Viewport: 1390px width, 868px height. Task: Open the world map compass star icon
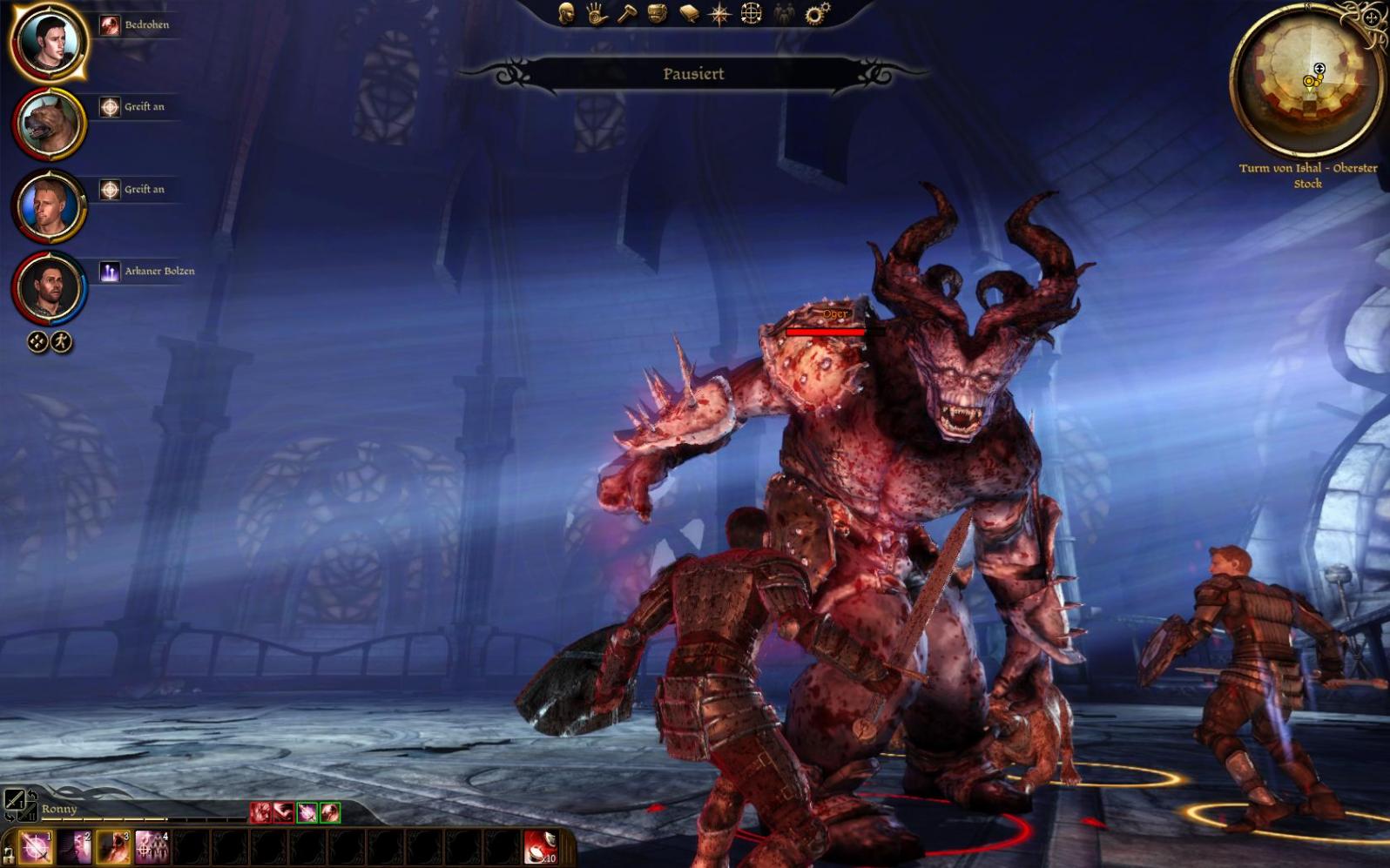[720, 13]
